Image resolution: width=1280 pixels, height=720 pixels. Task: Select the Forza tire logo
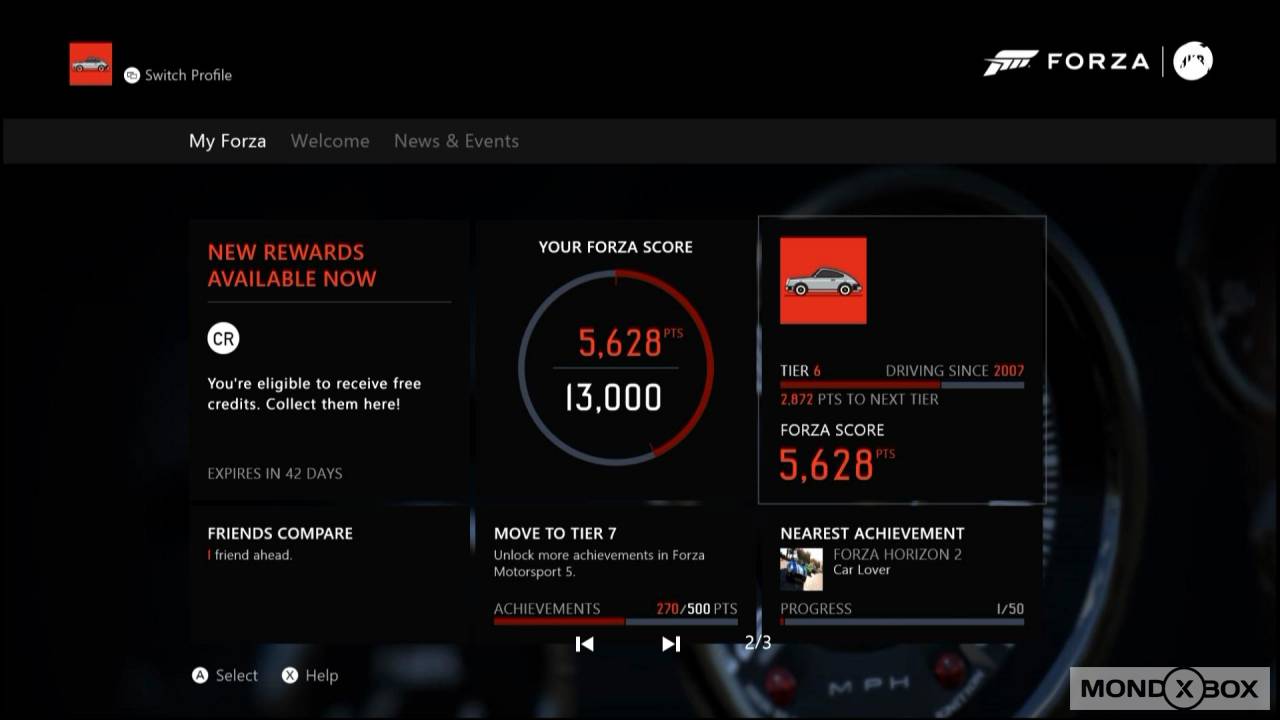coord(1011,60)
